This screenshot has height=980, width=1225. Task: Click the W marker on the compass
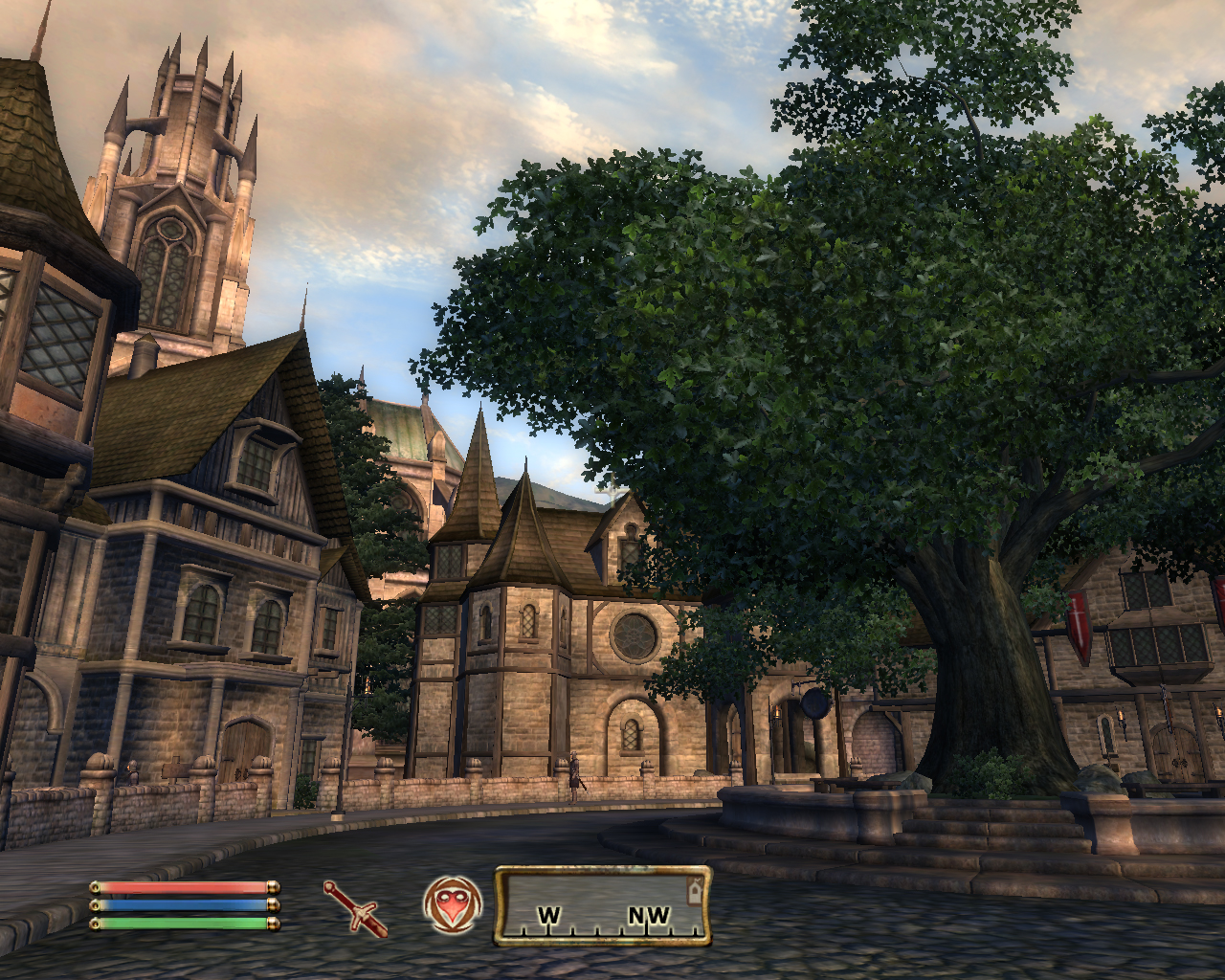point(548,916)
